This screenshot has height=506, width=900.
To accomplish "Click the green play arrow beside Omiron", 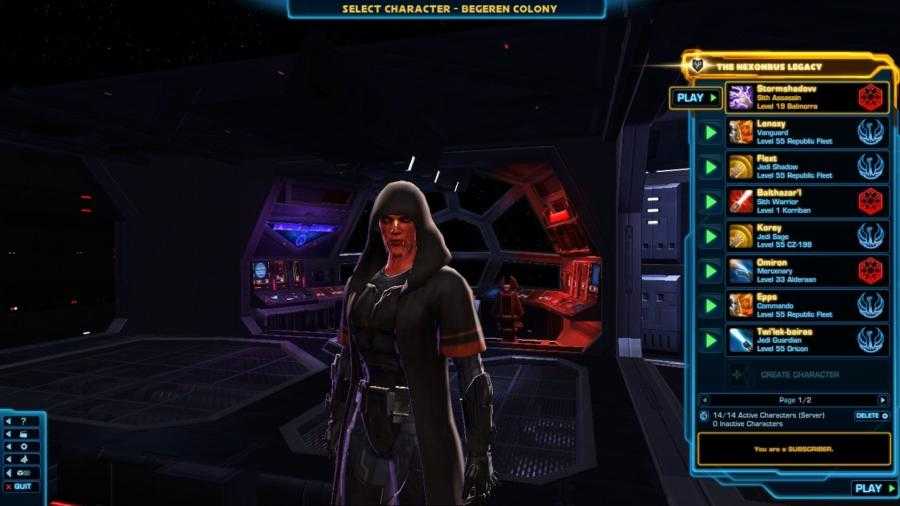I will coord(711,270).
